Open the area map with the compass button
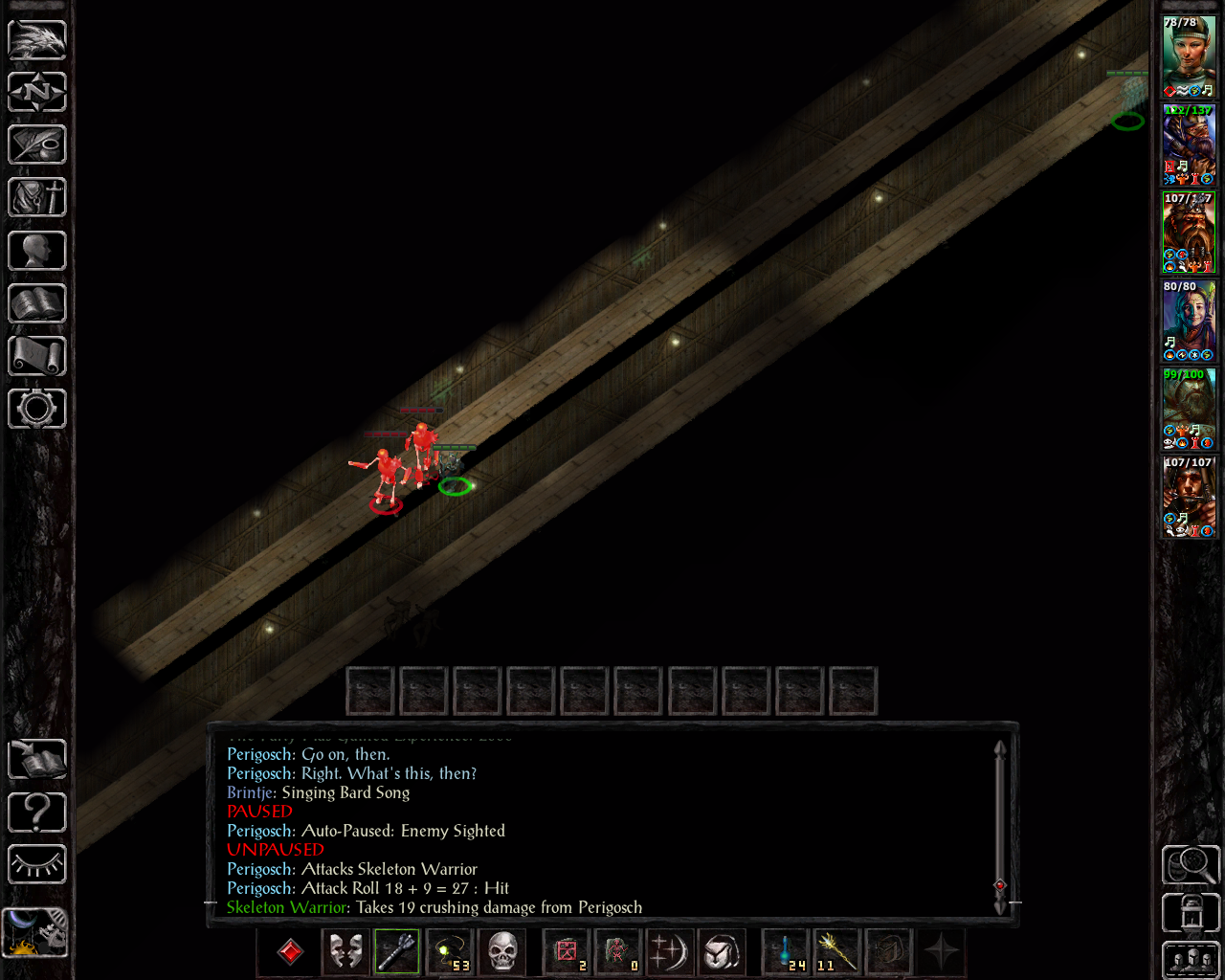 click(x=37, y=93)
